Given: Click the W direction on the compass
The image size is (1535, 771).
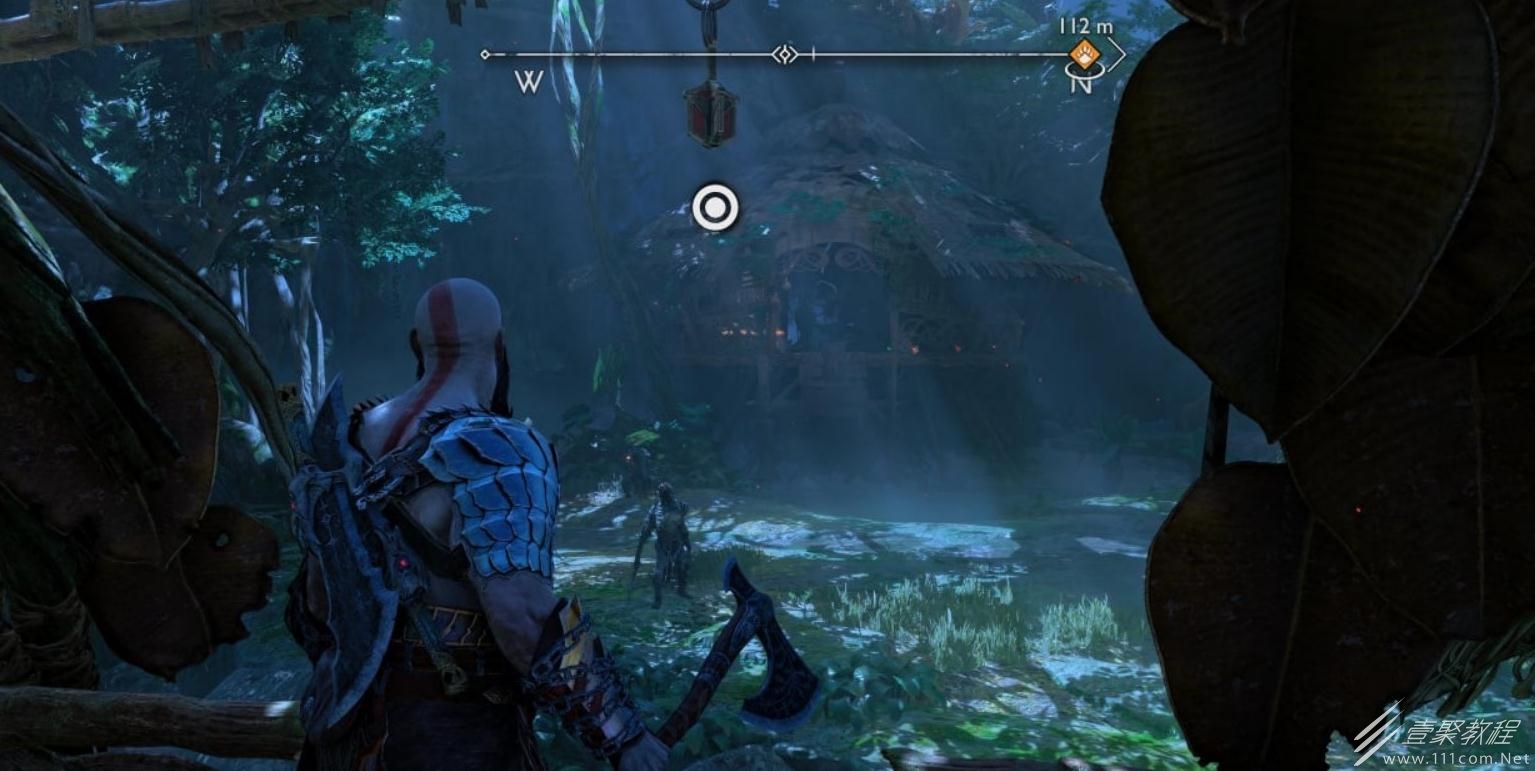Looking at the screenshot, I should [528, 82].
